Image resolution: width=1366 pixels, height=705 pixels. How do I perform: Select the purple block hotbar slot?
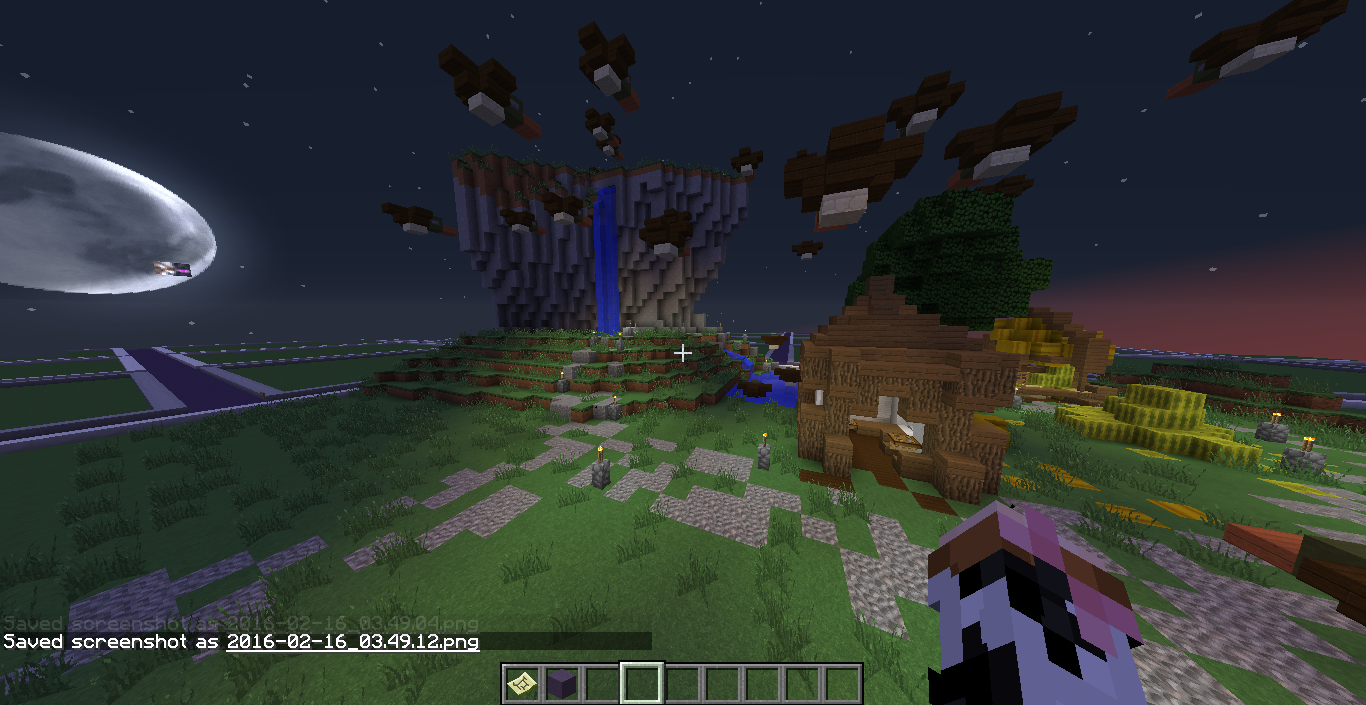[561, 685]
